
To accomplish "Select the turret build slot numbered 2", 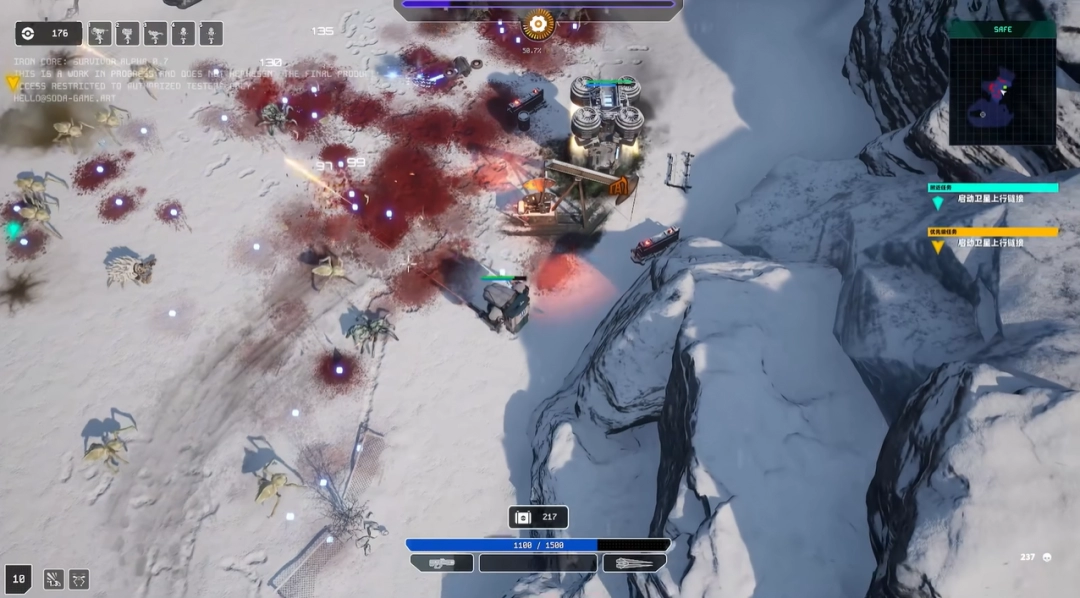I will [x=128, y=35].
